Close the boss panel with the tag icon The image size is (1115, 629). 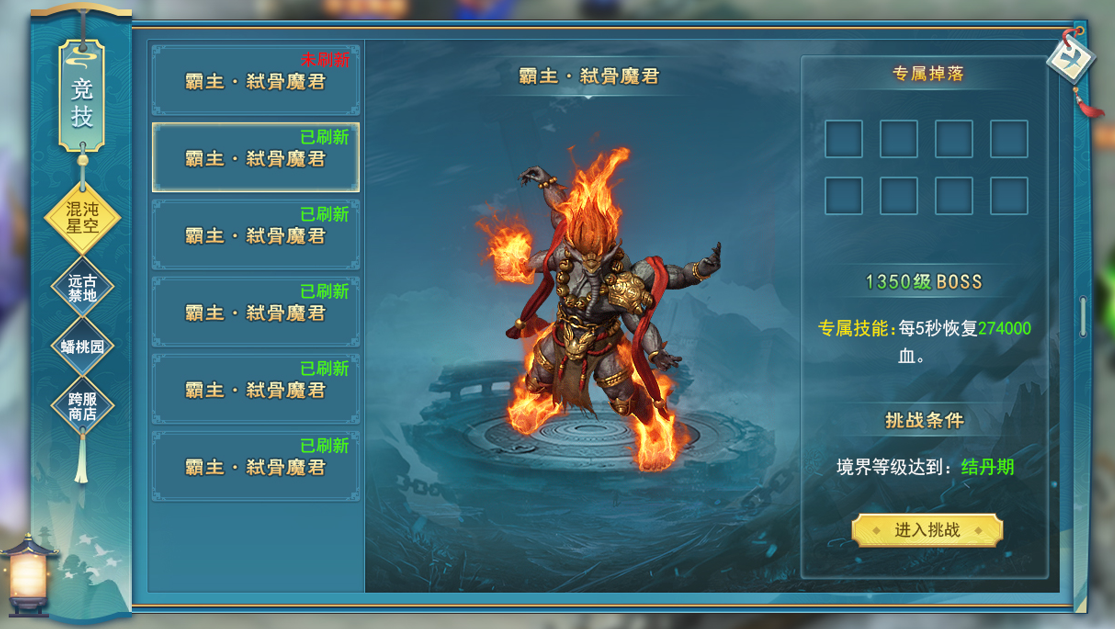1071,59
